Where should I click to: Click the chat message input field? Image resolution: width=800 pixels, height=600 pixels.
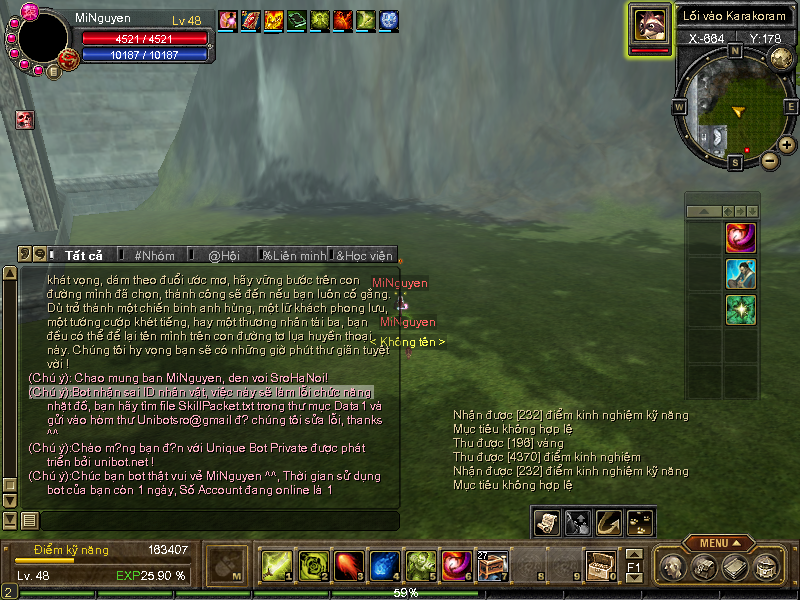(218, 520)
